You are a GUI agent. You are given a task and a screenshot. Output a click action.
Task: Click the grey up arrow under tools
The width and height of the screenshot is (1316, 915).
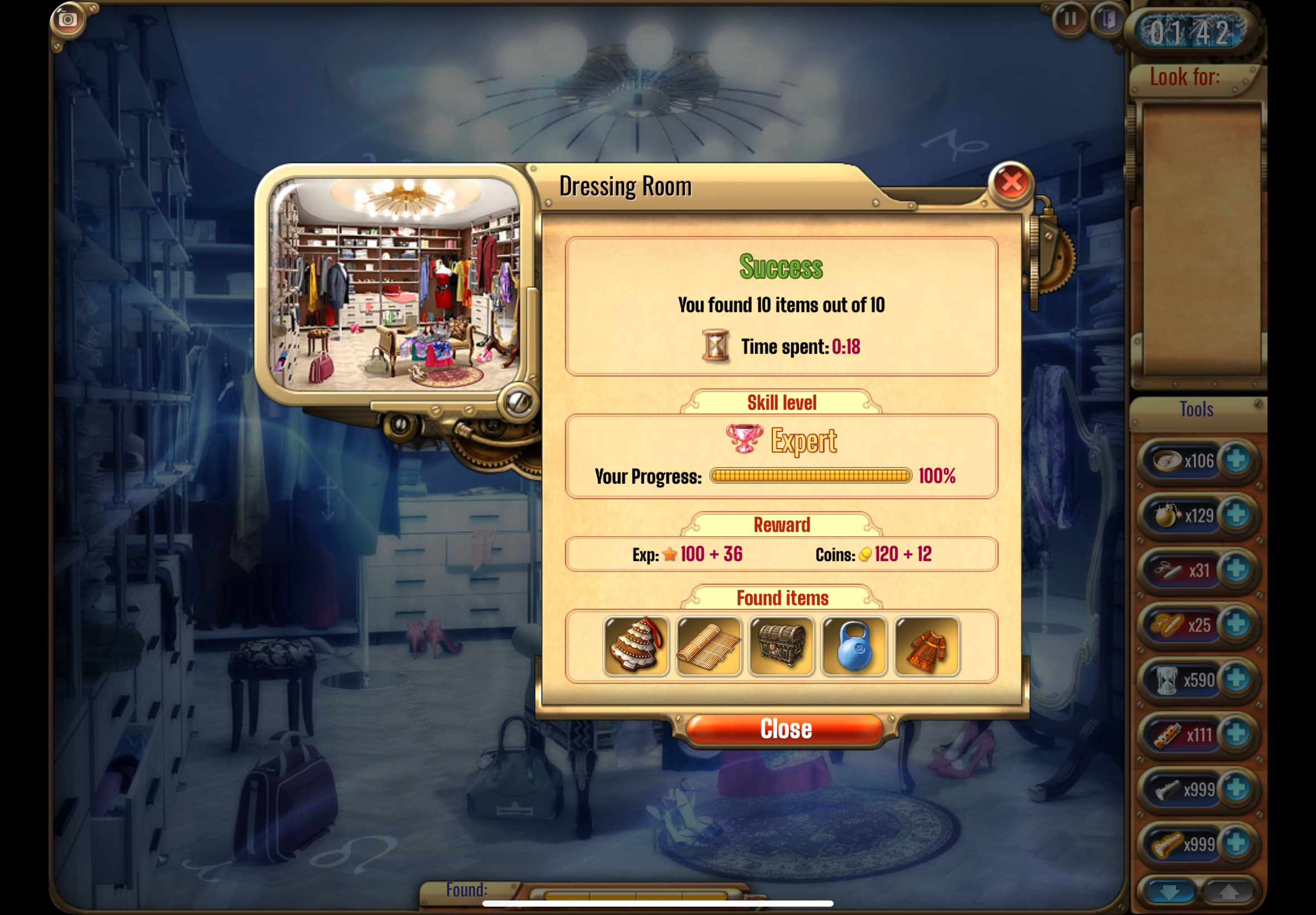pyautogui.click(x=1227, y=892)
